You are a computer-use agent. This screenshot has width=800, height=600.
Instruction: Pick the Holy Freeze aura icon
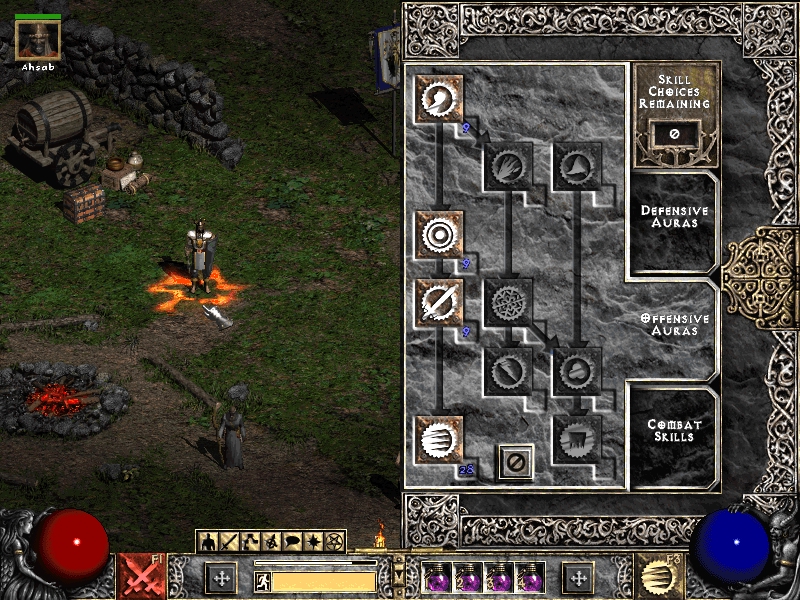tap(509, 302)
